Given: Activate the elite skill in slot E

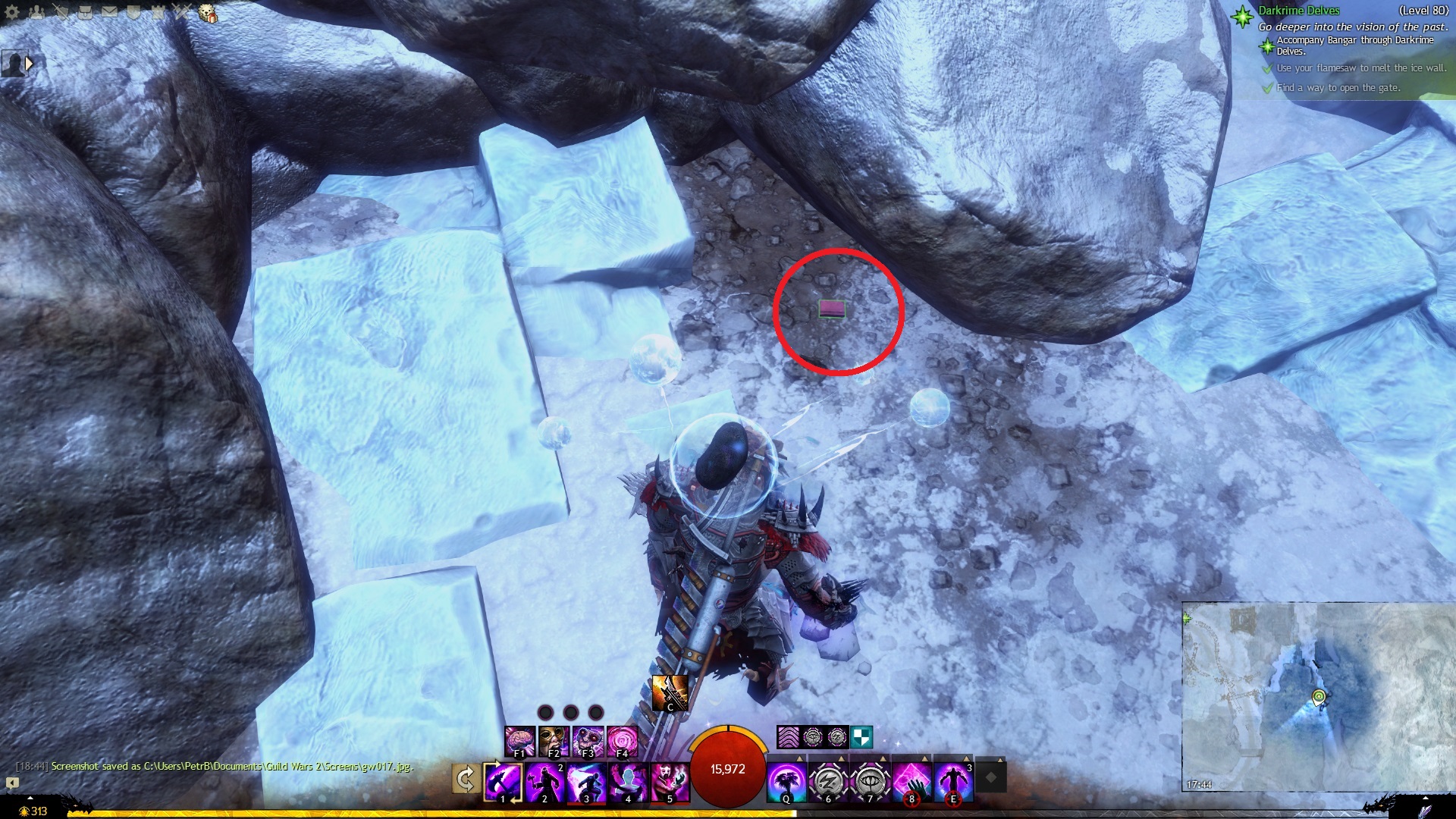Looking at the screenshot, I should tap(953, 782).
